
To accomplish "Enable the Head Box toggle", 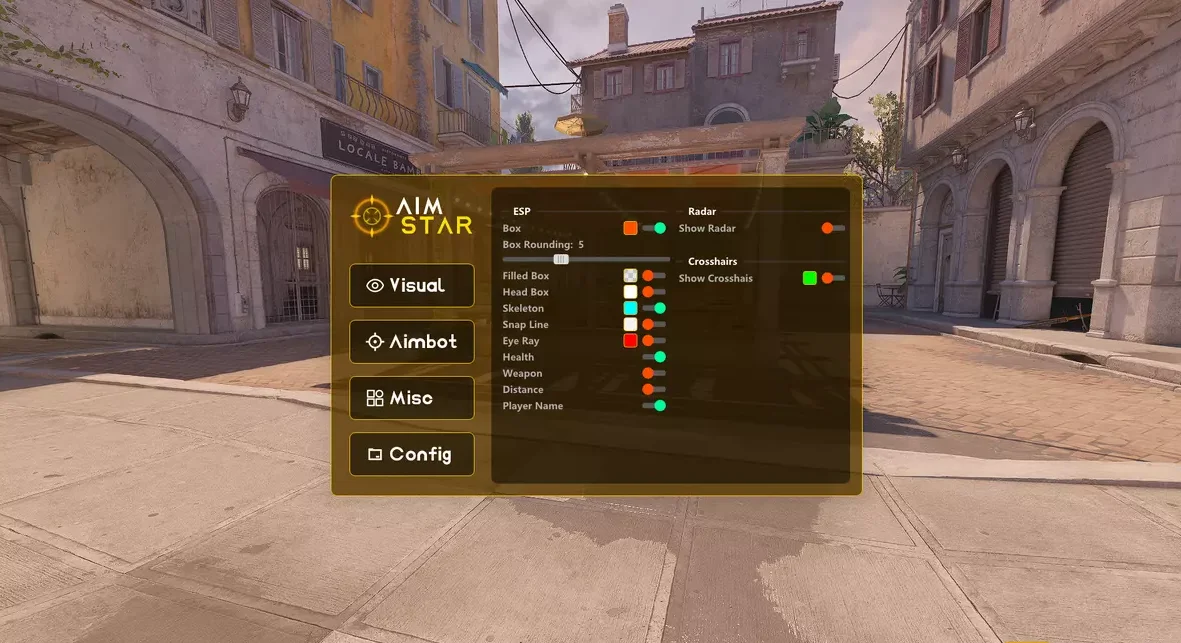I will (x=654, y=292).
